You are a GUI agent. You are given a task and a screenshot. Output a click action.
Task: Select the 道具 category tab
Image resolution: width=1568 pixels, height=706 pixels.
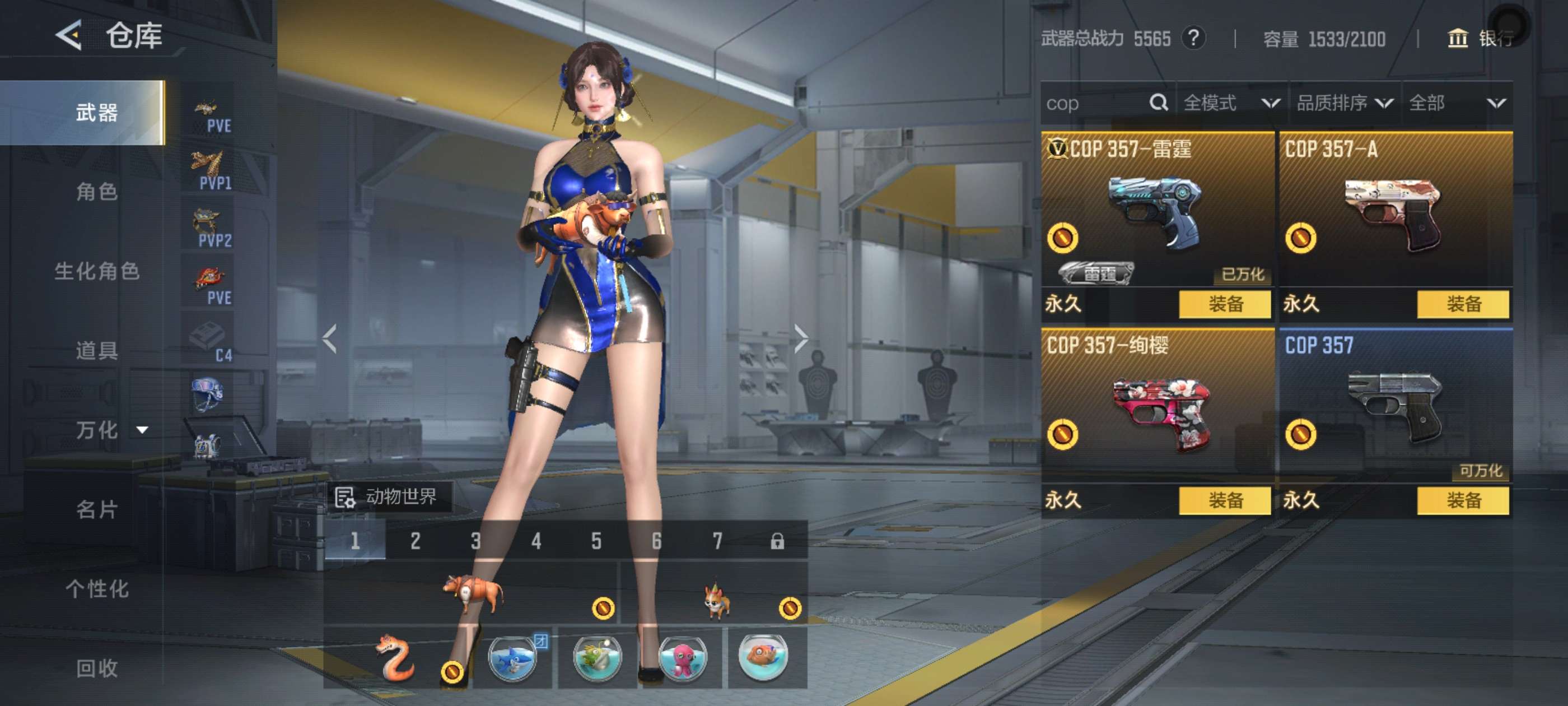click(x=96, y=350)
